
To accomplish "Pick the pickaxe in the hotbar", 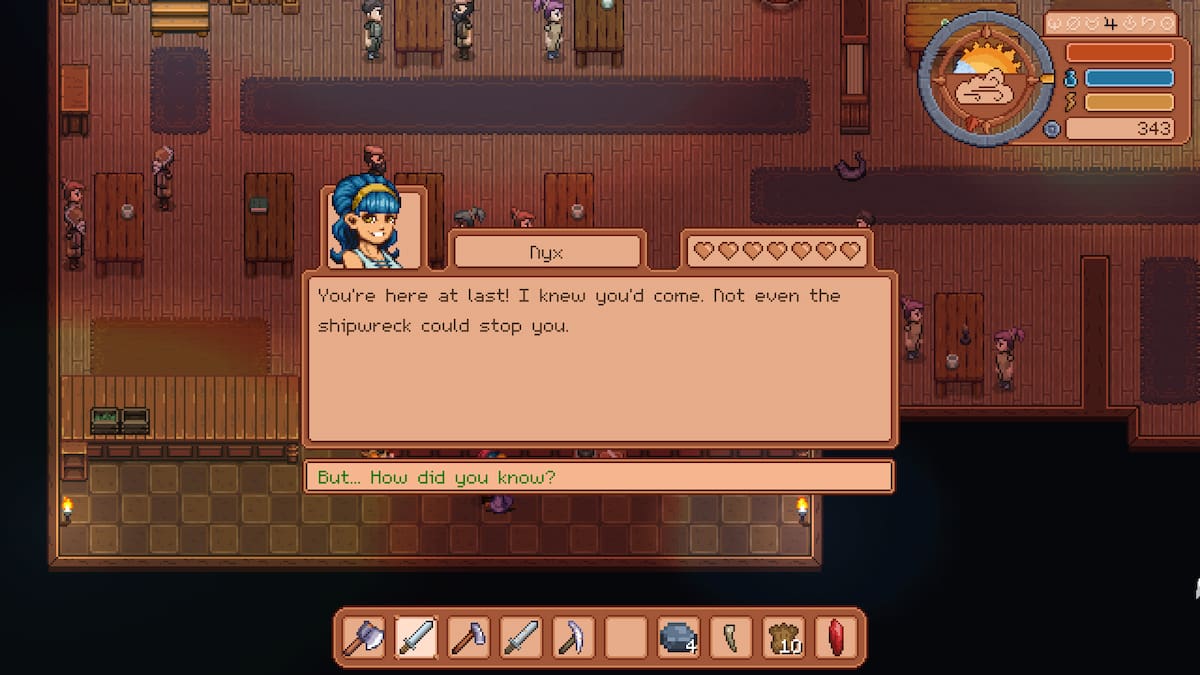I will pos(574,637).
